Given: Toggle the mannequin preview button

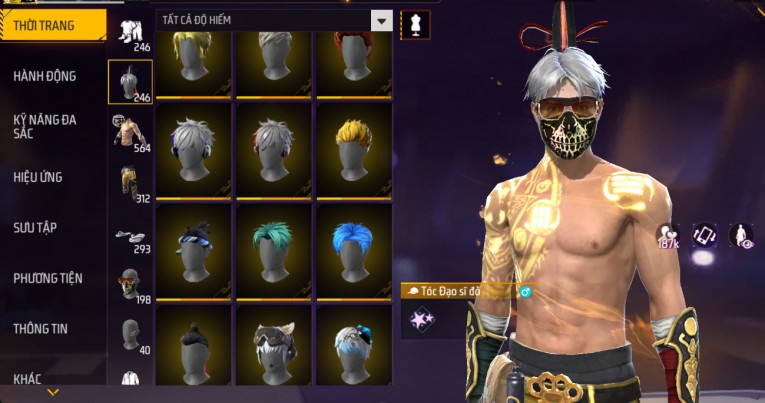Looking at the screenshot, I should (x=415, y=24).
